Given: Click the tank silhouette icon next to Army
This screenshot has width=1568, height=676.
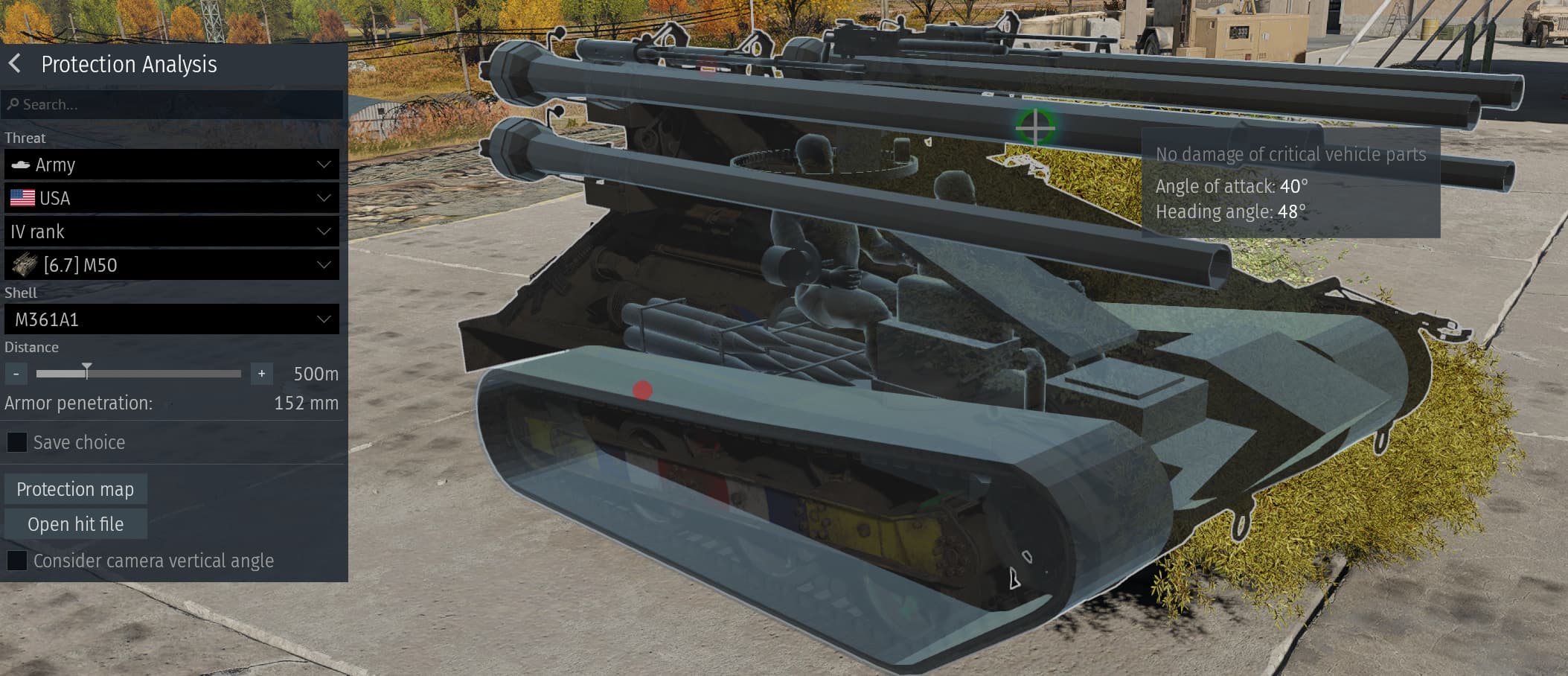Looking at the screenshot, I should (22, 165).
